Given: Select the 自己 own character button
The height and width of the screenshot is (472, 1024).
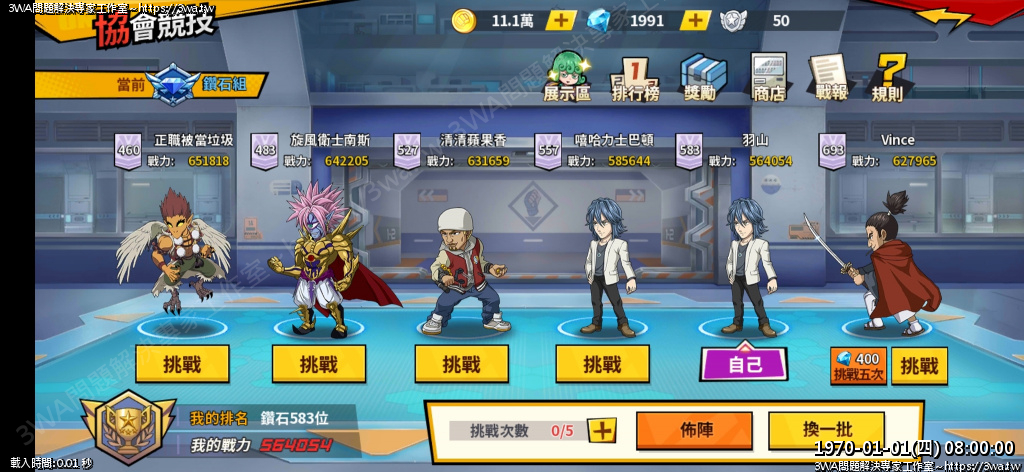Looking at the screenshot, I should [x=745, y=364].
